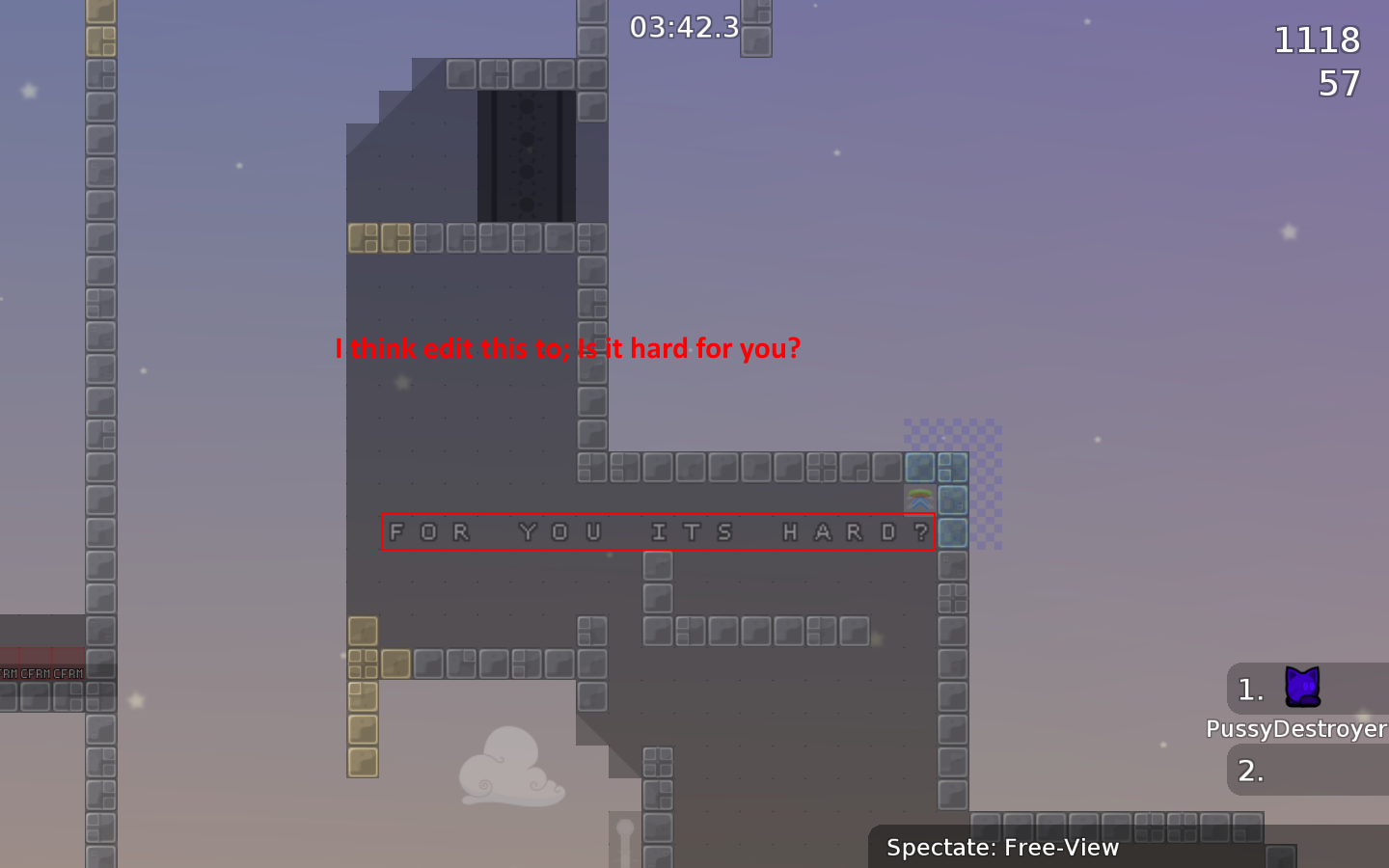Expand leaderboard entry number 2
The image size is (1389, 868).
[1249, 770]
